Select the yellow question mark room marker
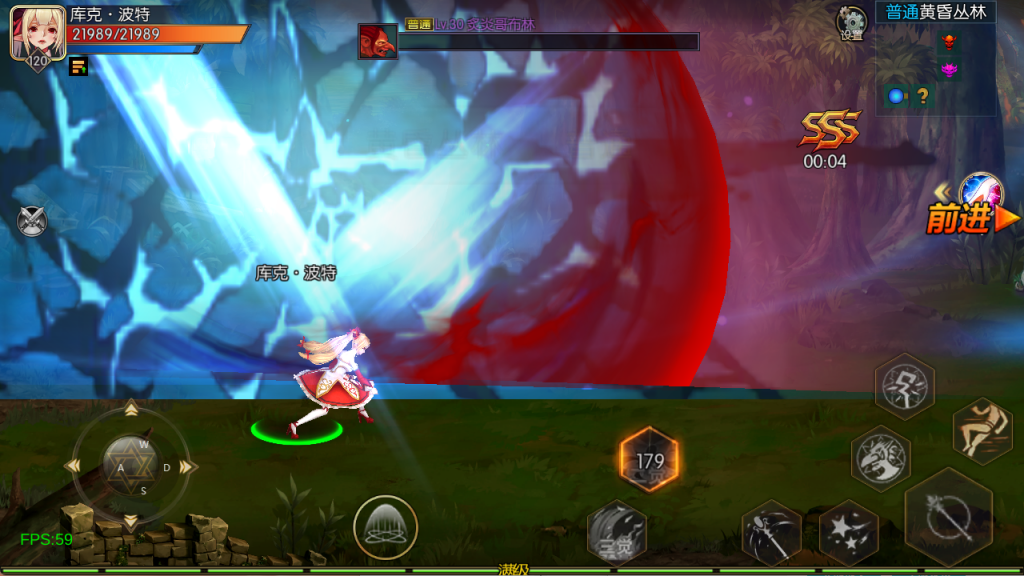 (922, 96)
